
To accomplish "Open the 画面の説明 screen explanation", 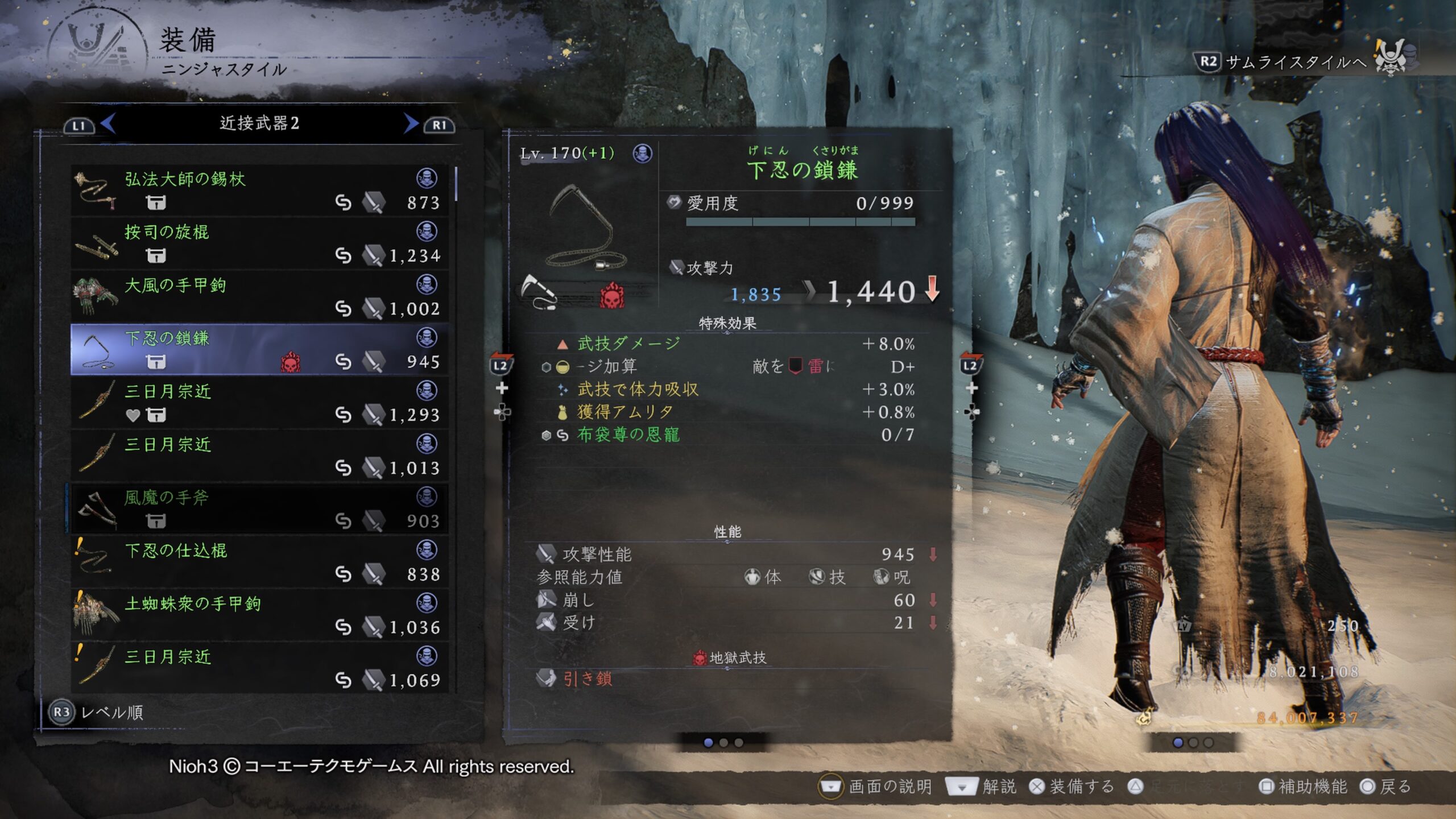I will point(876,787).
